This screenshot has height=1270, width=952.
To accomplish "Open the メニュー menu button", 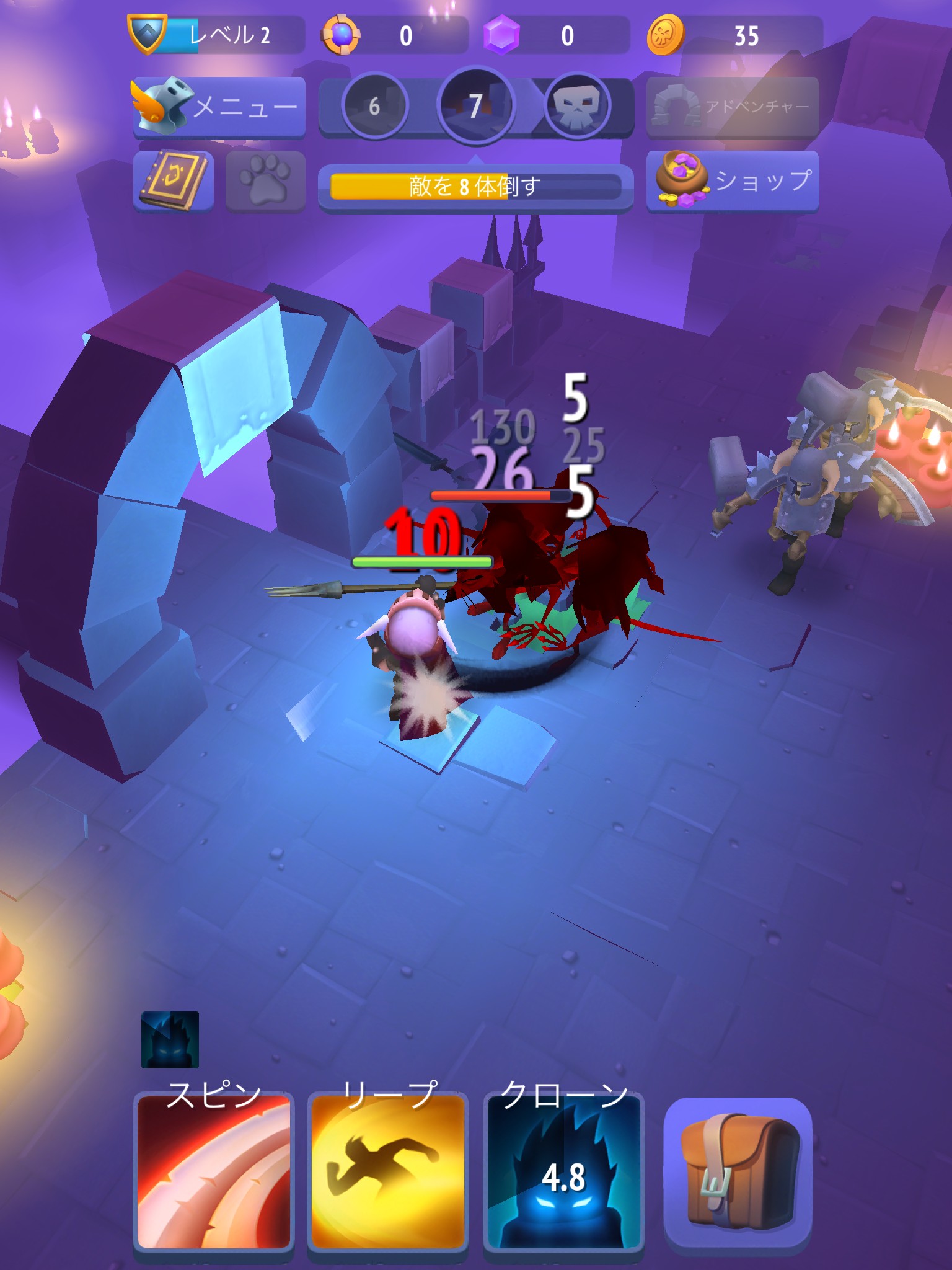I will [x=219, y=107].
